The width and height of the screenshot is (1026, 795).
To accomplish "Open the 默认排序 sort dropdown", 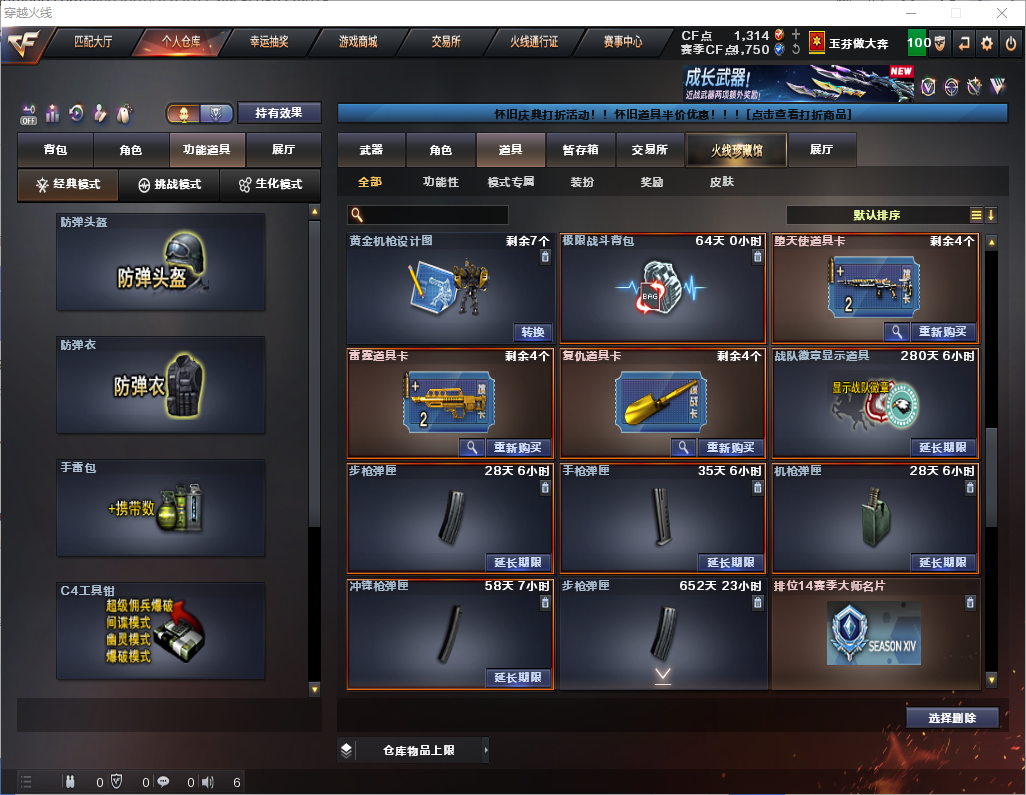I will pos(875,215).
